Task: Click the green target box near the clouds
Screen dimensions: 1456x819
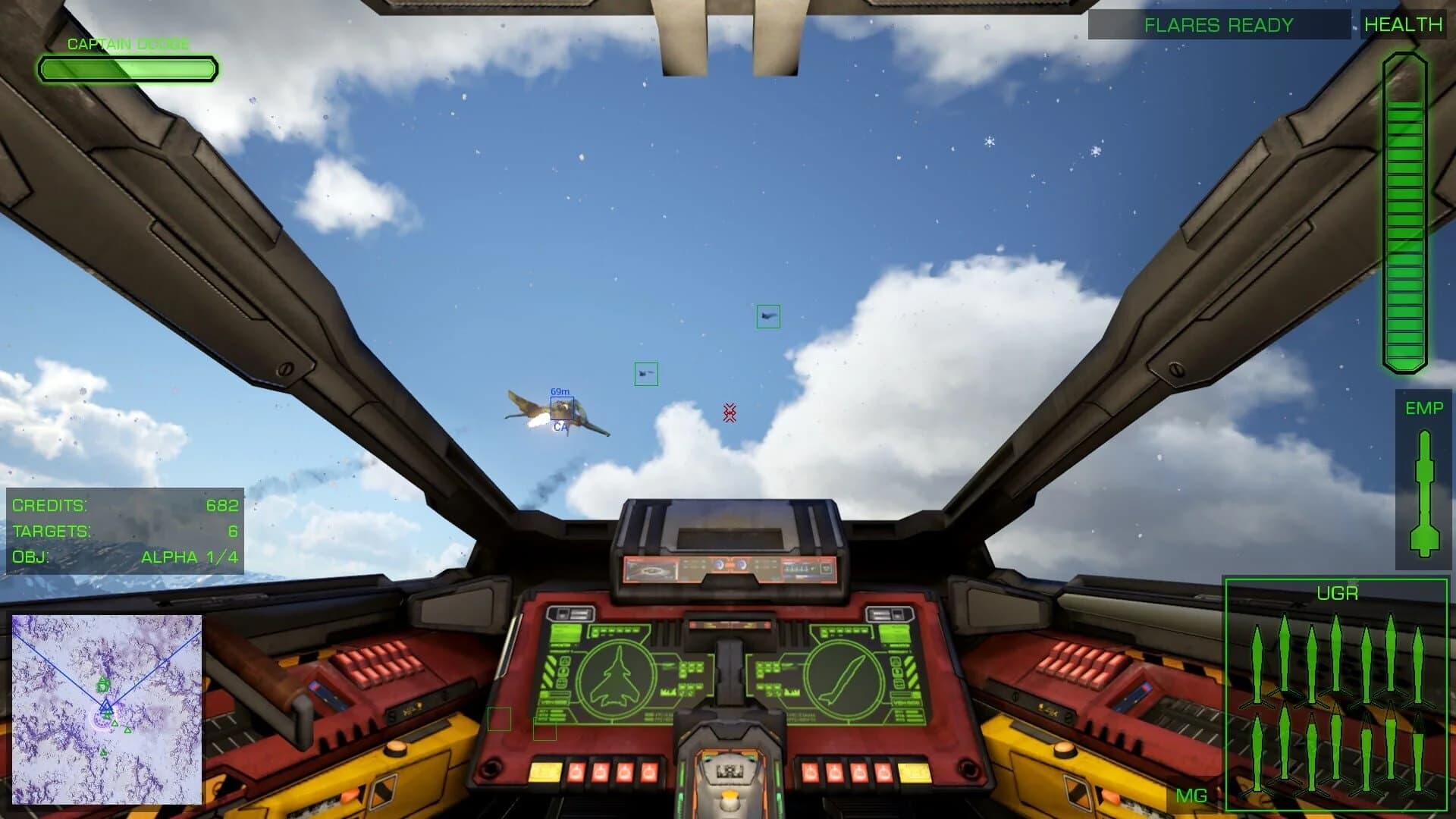Action: click(x=646, y=372)
